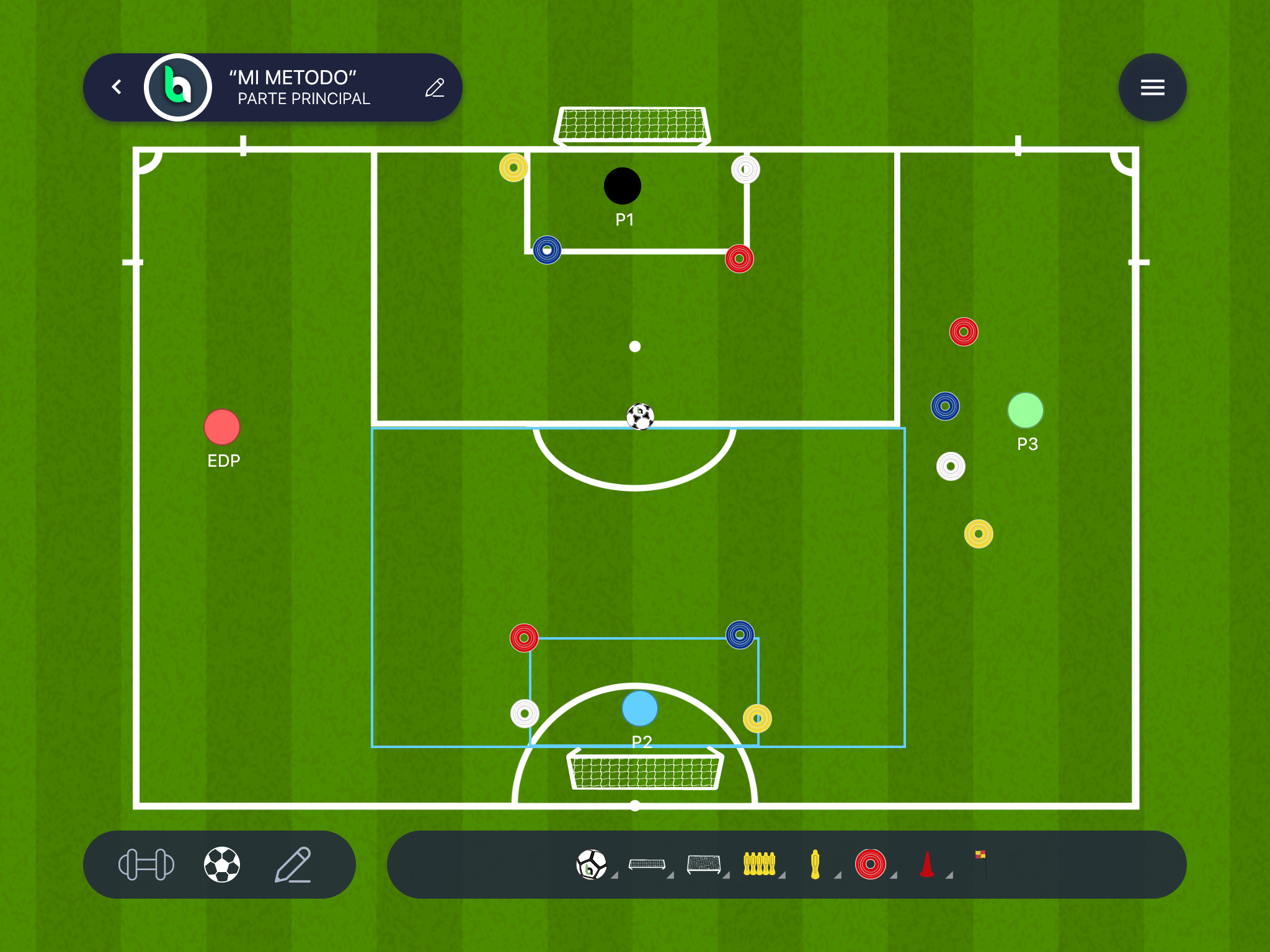This screenshot has width=1270, height=952.
Task: Select the blue P2 player token
Action: (639, 708)
